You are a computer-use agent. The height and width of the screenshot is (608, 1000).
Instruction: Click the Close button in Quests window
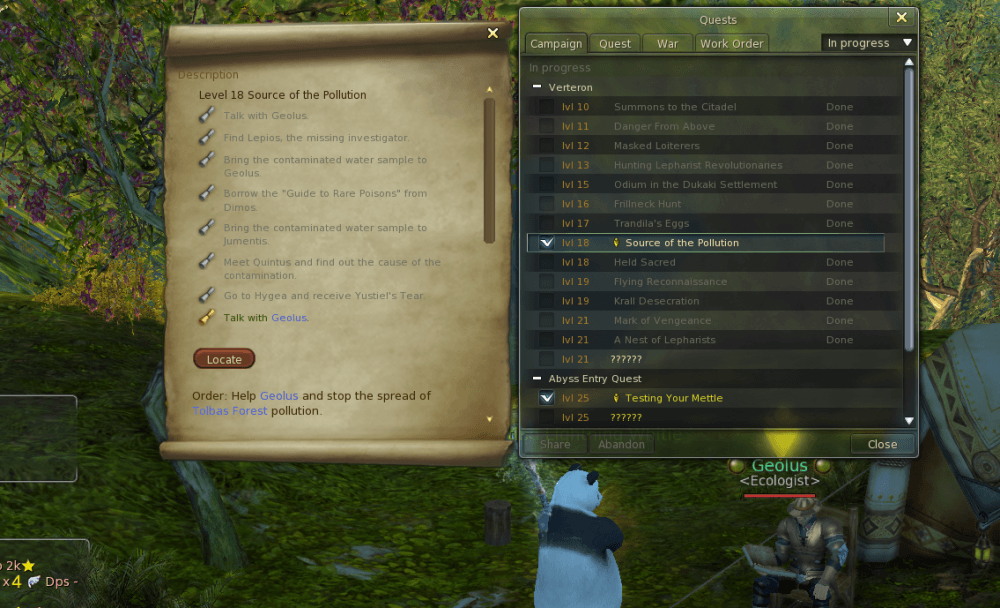click(882, 444)
